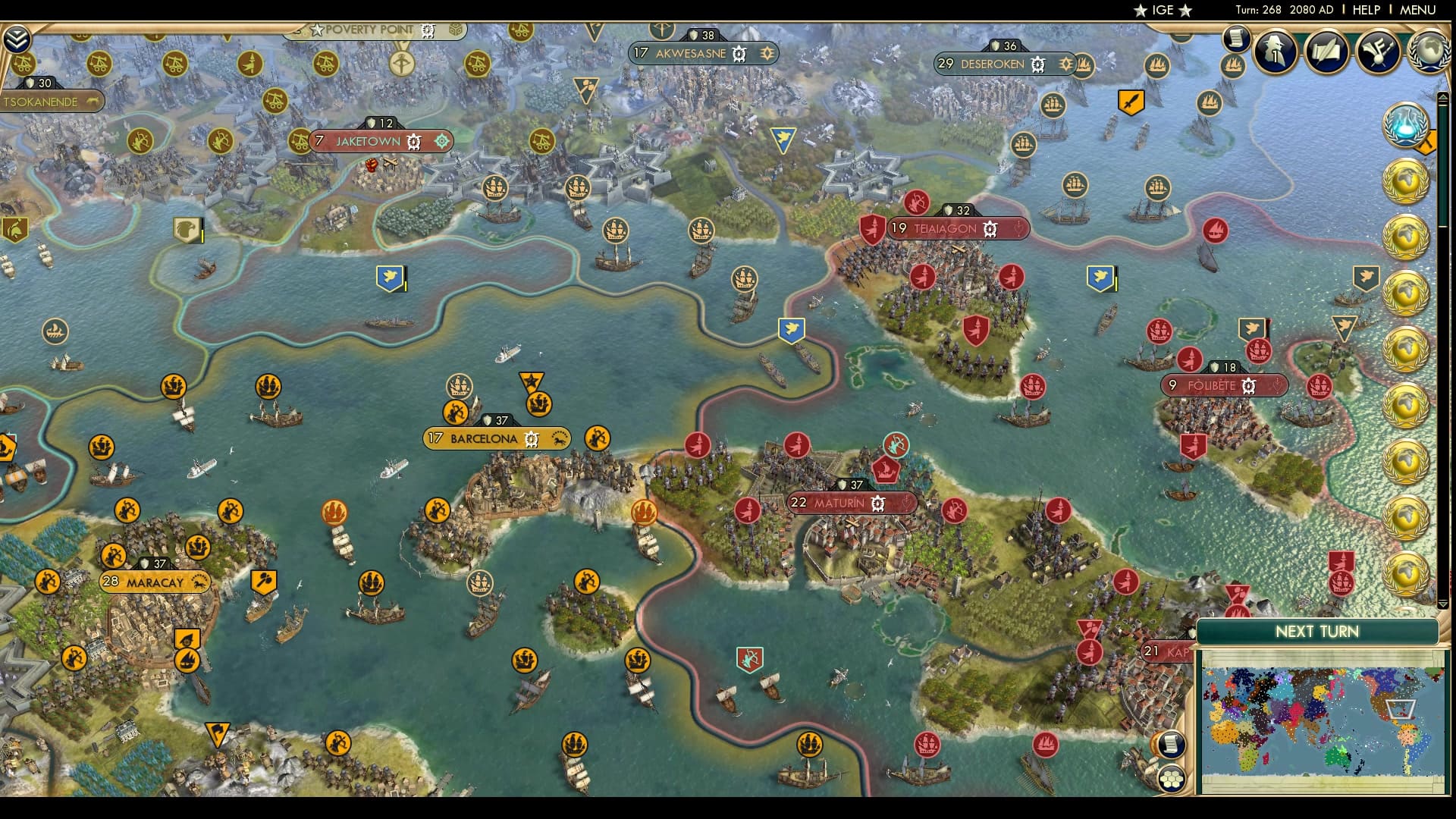Click a golden laurel notification bubble on right edge

pyautogui.click(x=1407, y=182)
